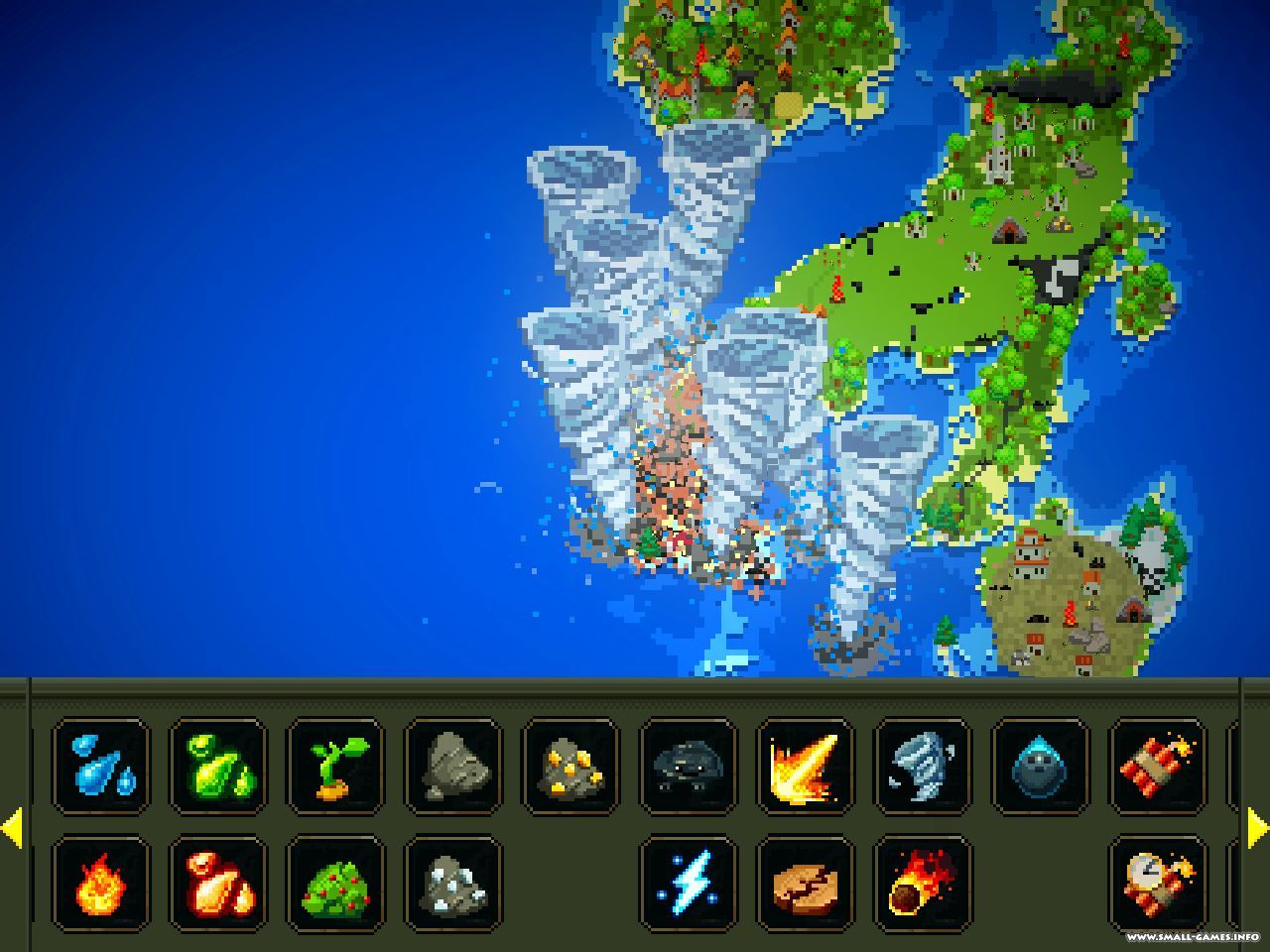Select the fiery explosion blast power
The image size is (1270, 952).
point(805,768)
